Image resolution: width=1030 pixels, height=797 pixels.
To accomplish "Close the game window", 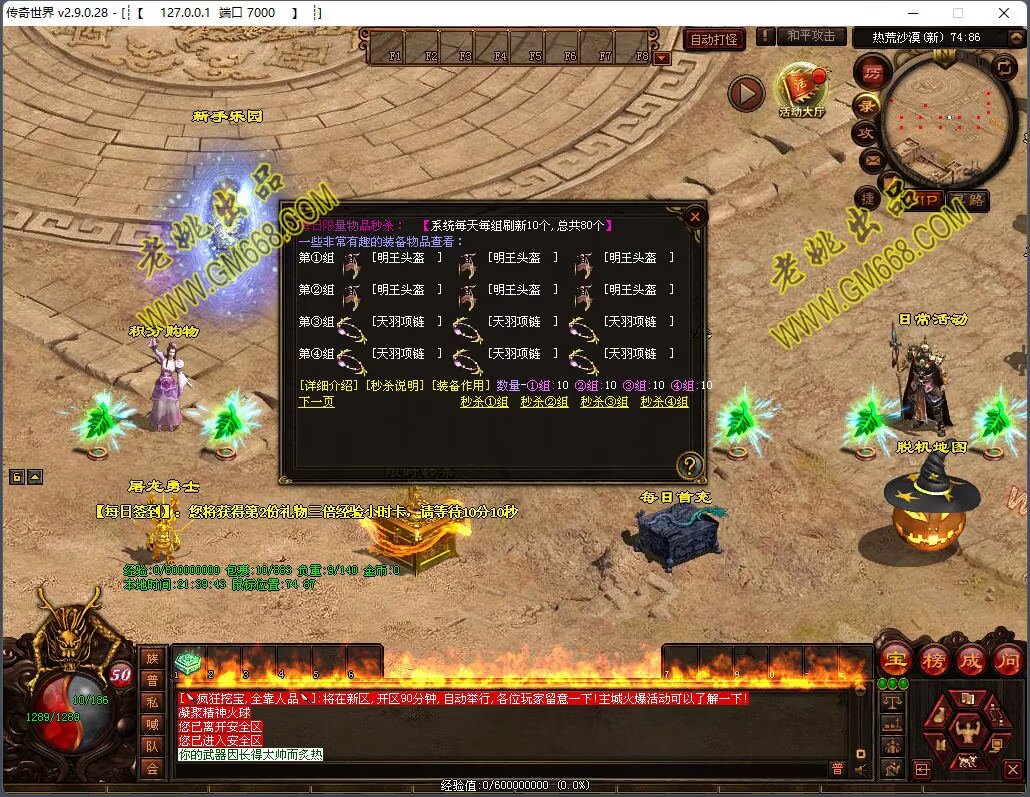I will [x=1004, y=13].
